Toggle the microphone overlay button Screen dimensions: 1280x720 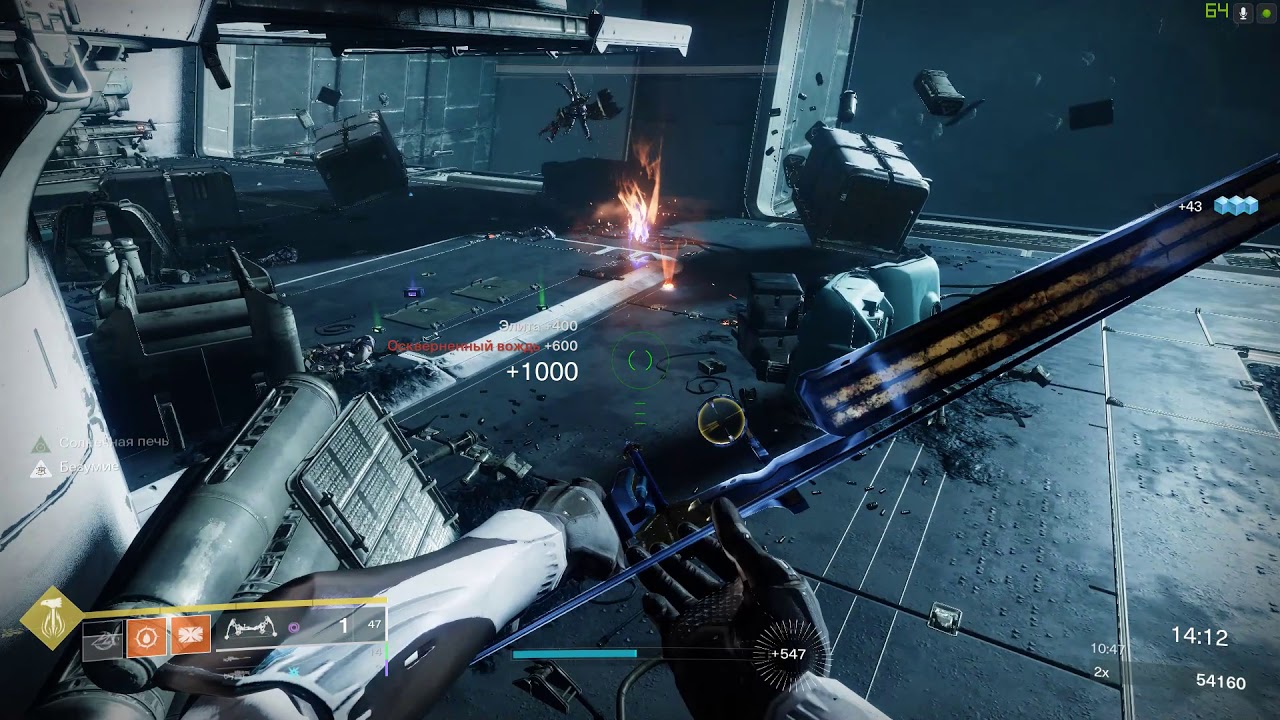tap(1244, 11)
